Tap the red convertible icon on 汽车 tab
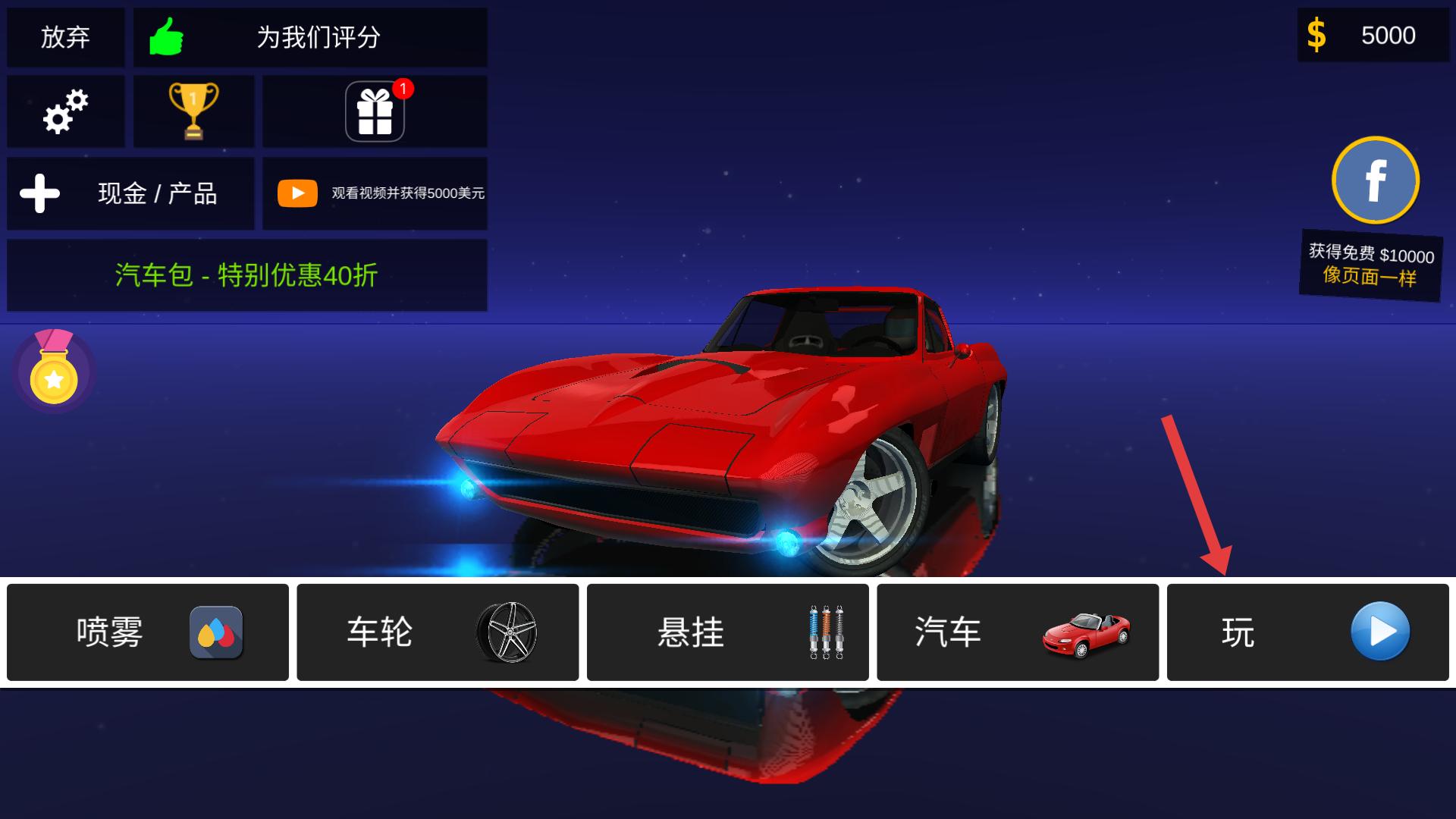Viewport: 1456px width, 819px height. point(1086,632)
